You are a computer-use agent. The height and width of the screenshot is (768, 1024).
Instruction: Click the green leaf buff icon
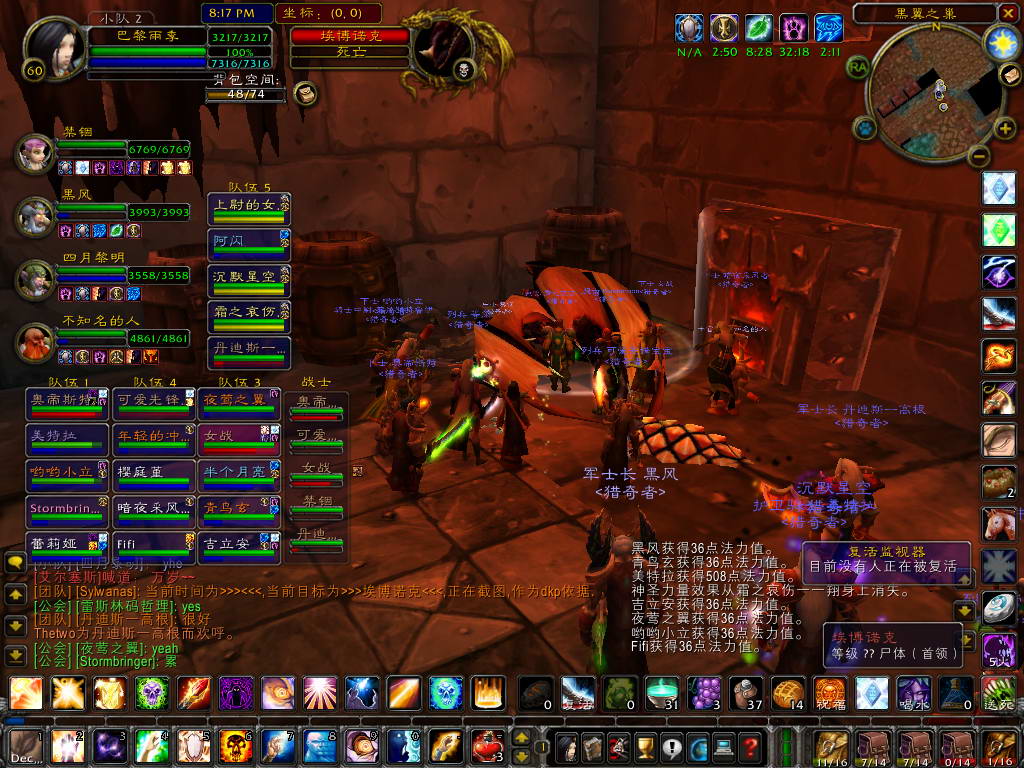[759, 27]
